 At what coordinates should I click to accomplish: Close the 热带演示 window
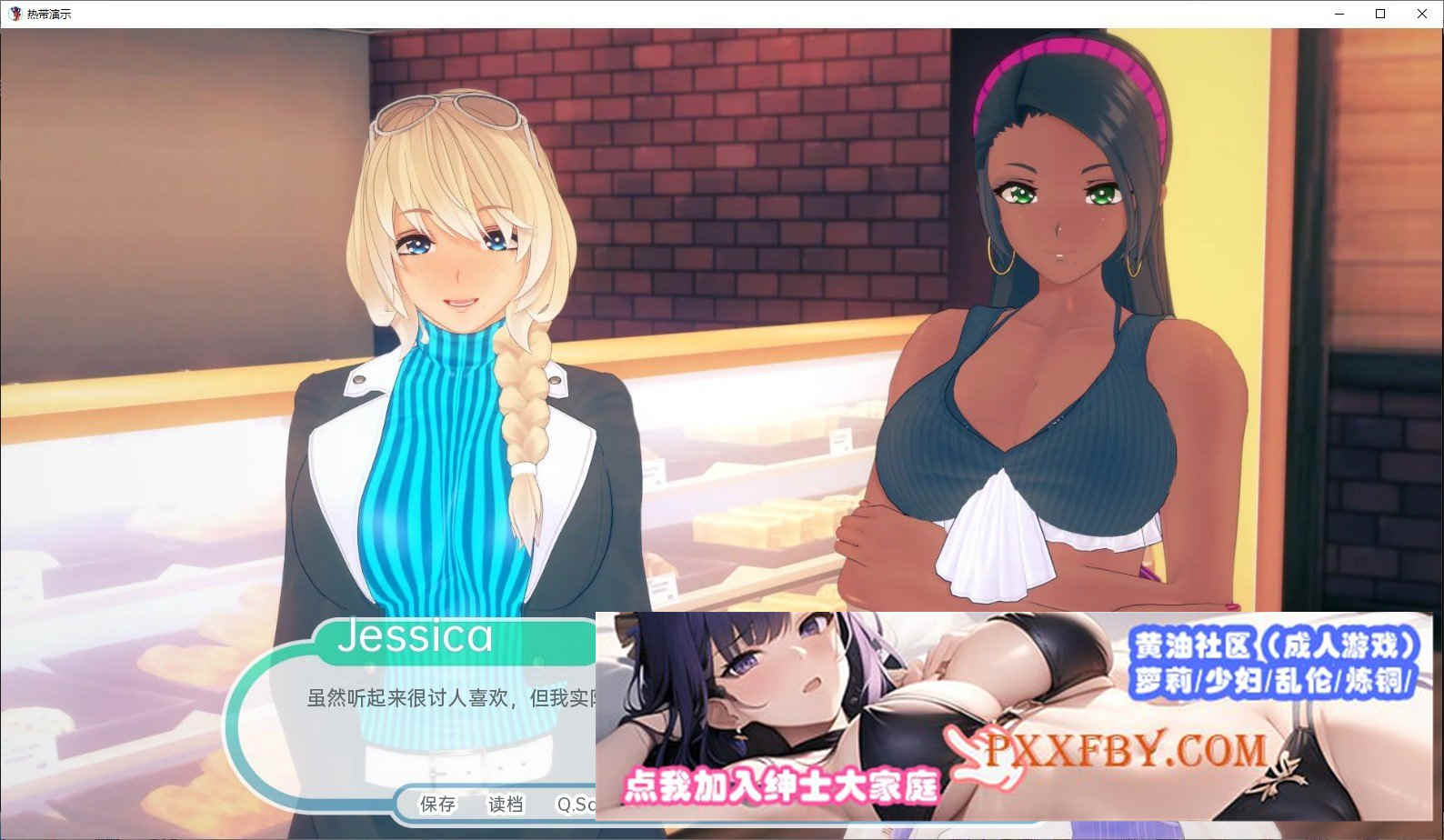coord(1421,14)
